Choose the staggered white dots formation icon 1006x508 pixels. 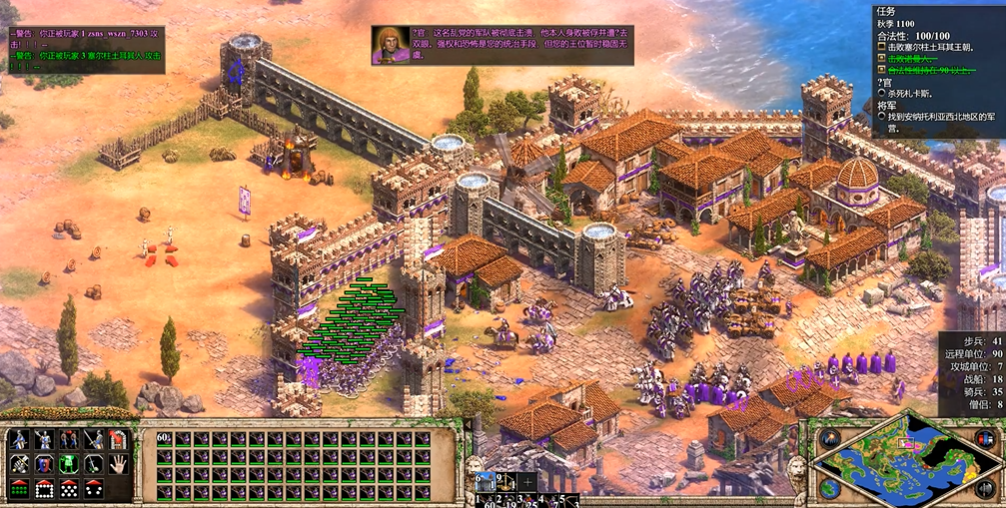pyautogui.click(x=69, y=489)
